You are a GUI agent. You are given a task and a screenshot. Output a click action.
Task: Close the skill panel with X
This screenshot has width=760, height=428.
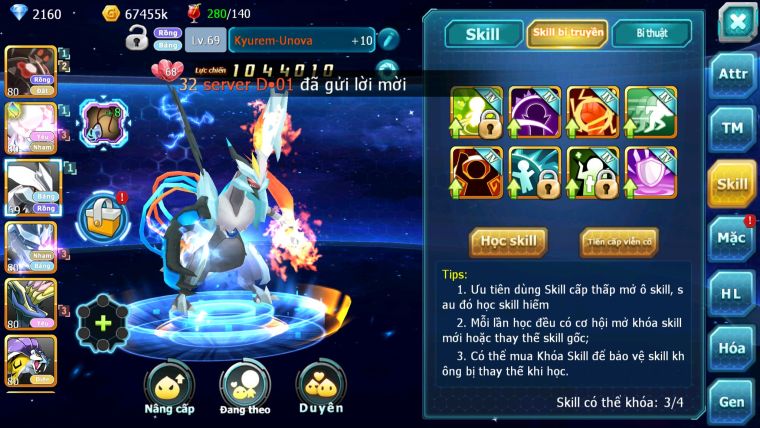tap(736, 22)
